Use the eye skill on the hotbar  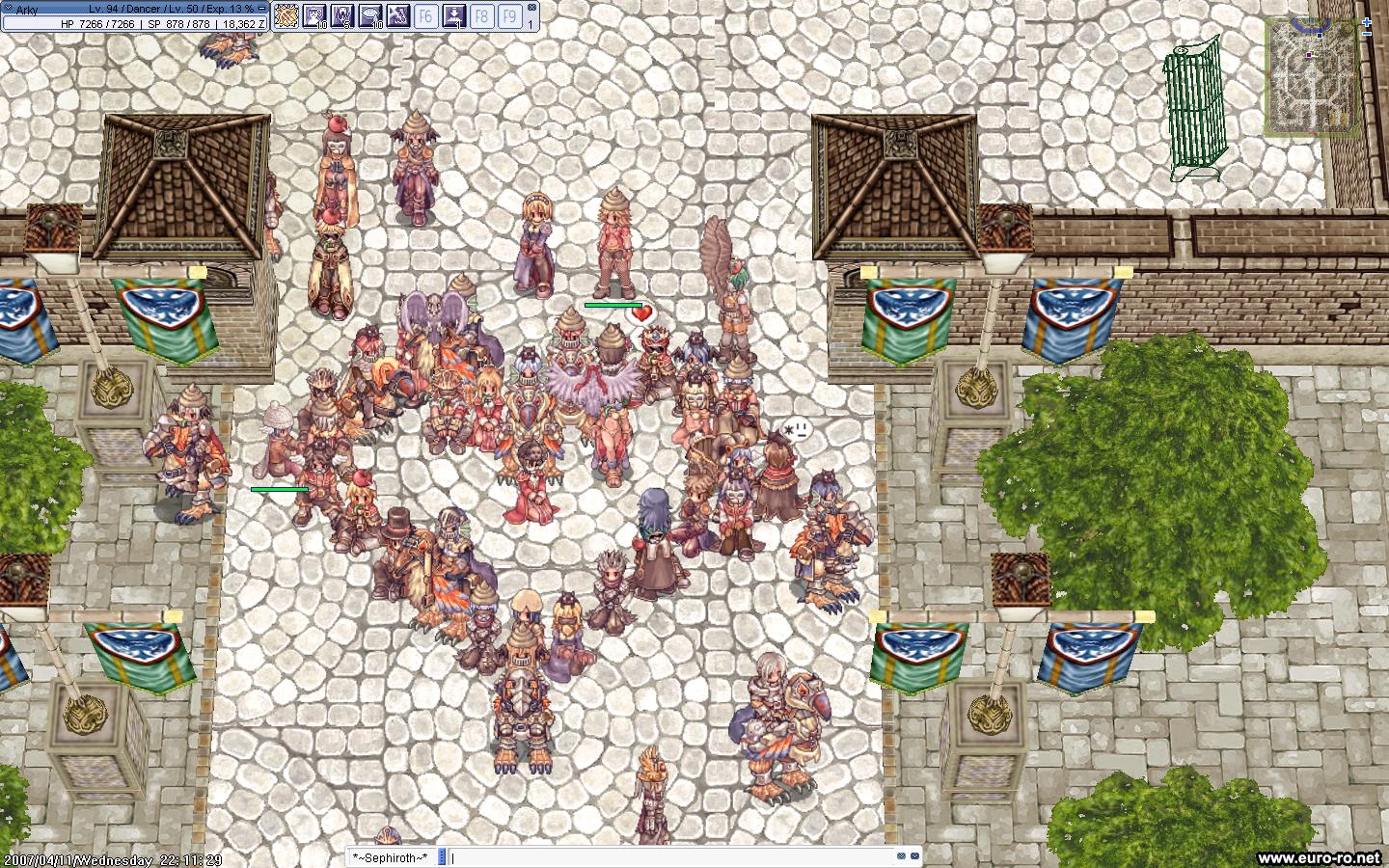pyautogui.click(x=370, y=15)
